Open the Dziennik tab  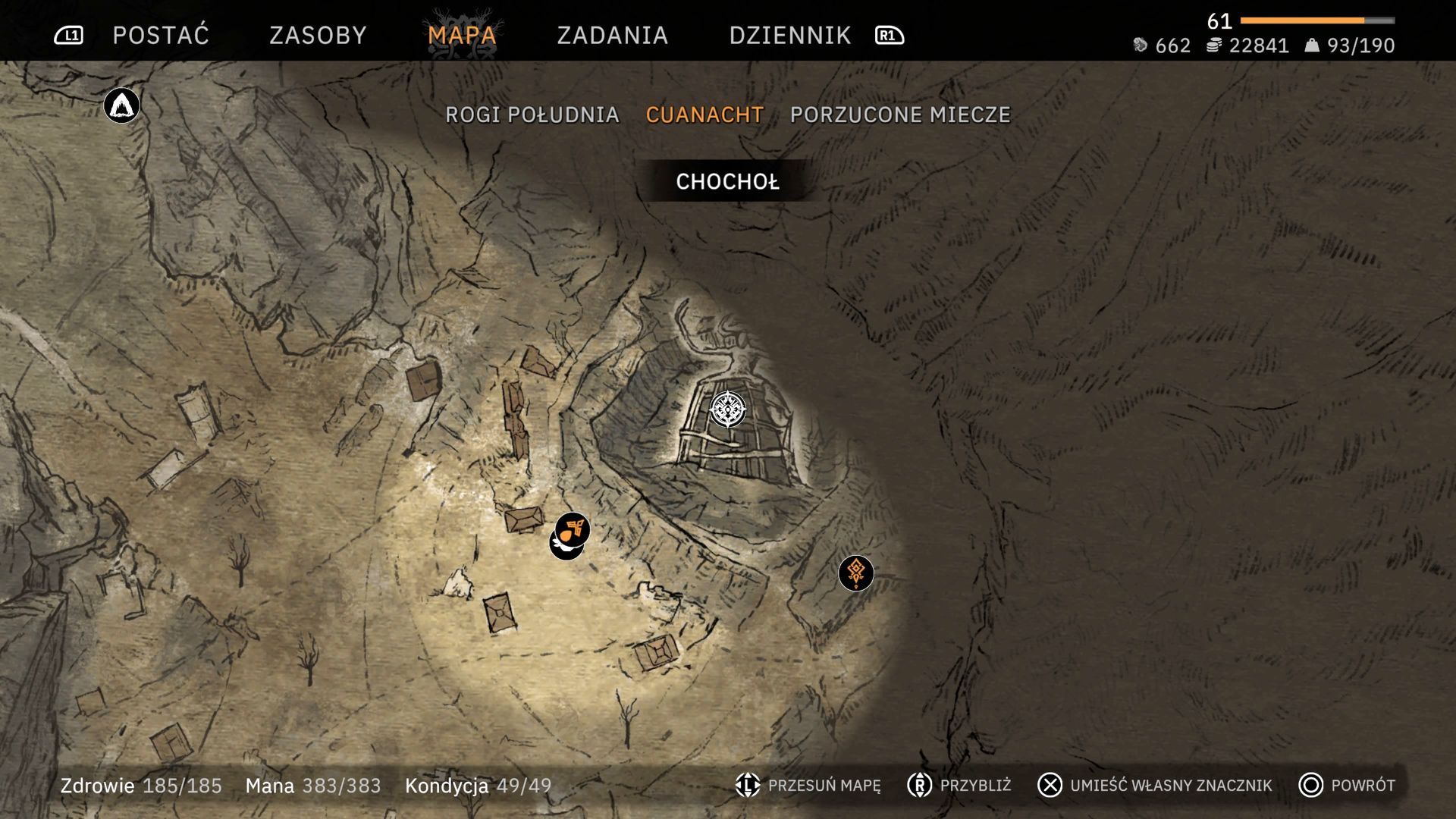pos(789,35)
